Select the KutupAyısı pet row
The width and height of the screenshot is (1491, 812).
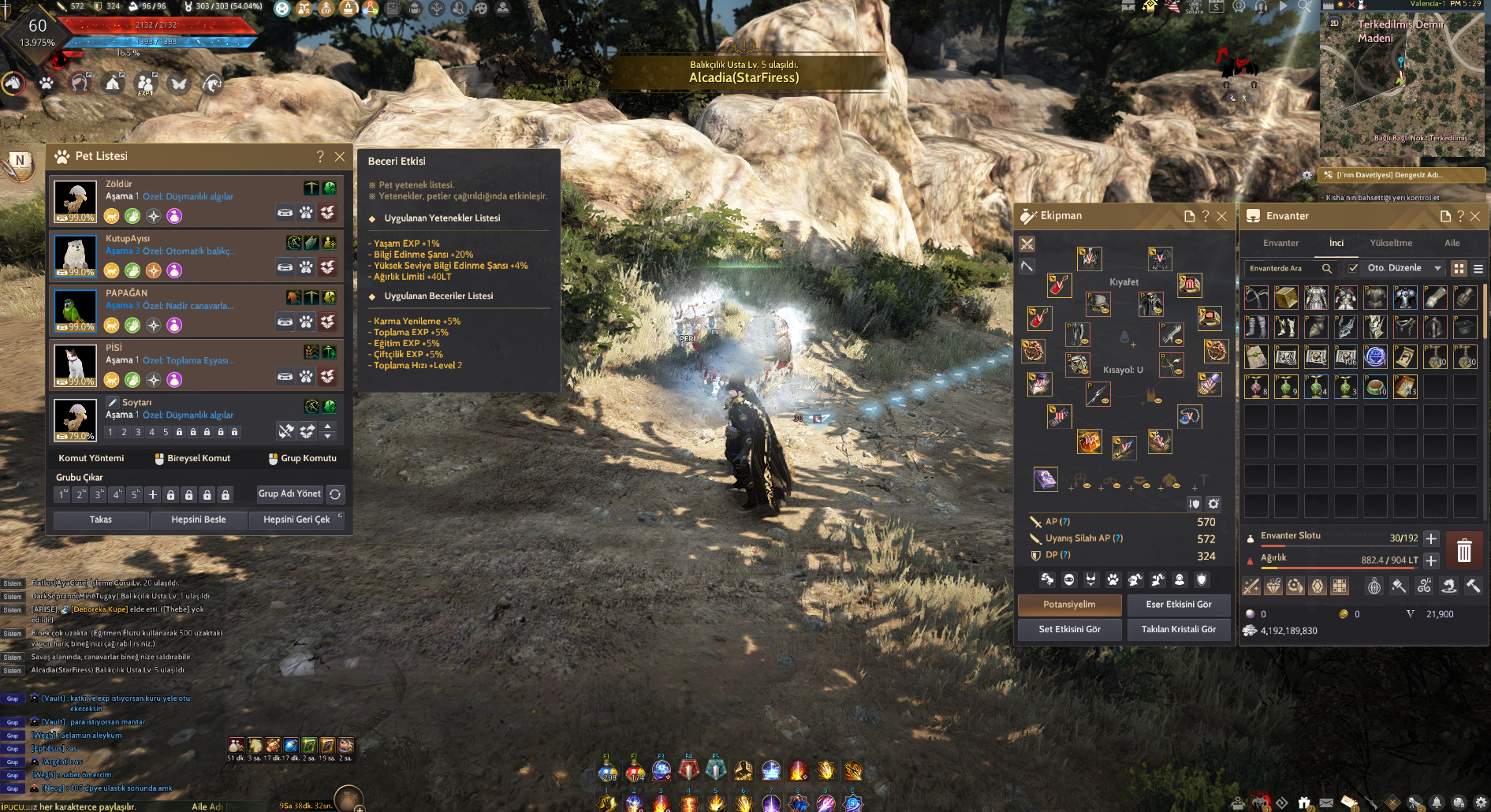tap(197, 256)
